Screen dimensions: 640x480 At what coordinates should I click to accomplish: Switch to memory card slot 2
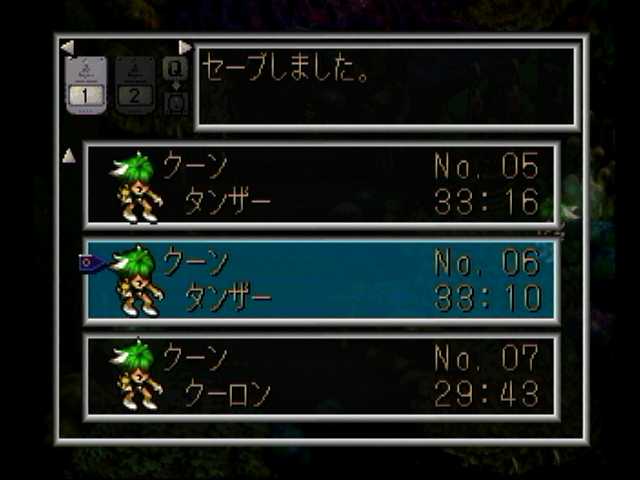(134, 85)
